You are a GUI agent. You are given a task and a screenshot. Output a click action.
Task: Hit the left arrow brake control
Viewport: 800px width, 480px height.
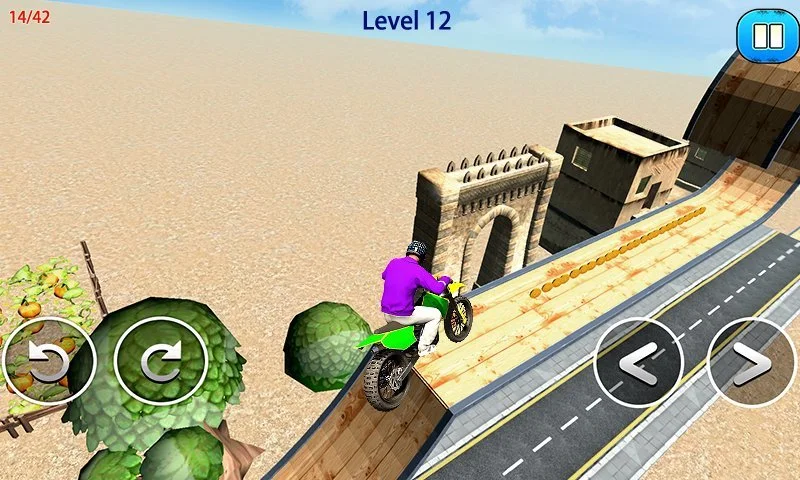click(640, 362)
